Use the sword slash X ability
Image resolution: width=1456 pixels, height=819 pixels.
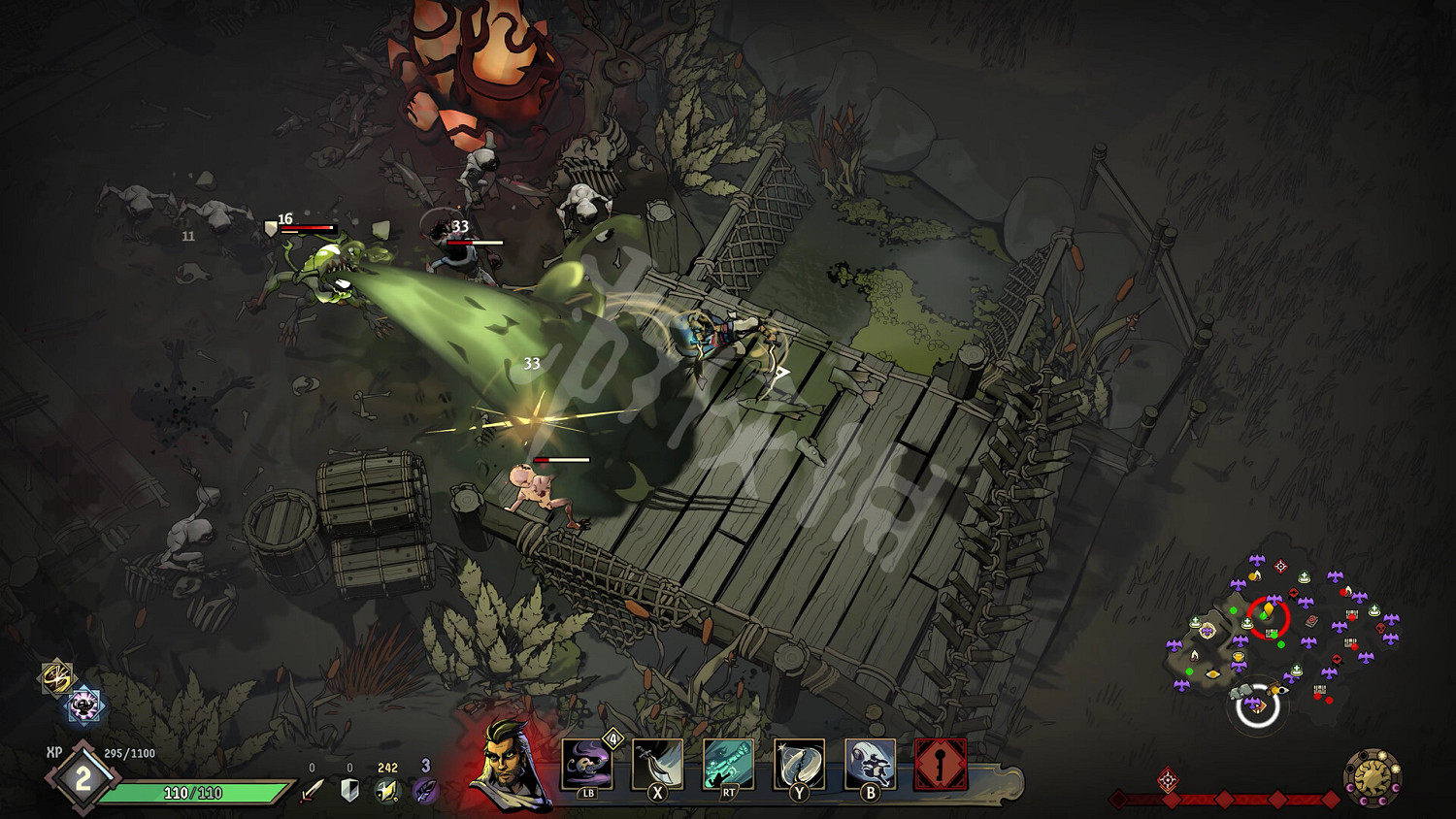click(657, 765)
